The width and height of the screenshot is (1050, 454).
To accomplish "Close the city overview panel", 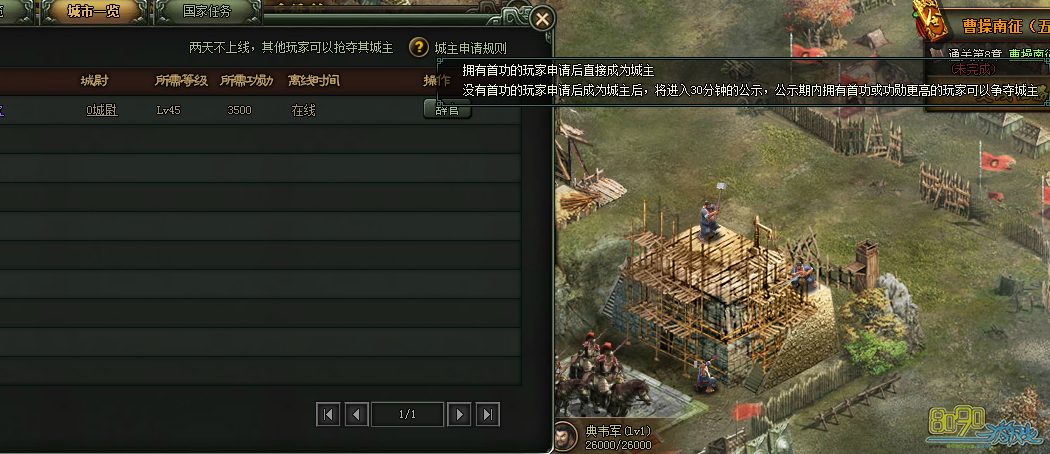I will coord(542,19).
